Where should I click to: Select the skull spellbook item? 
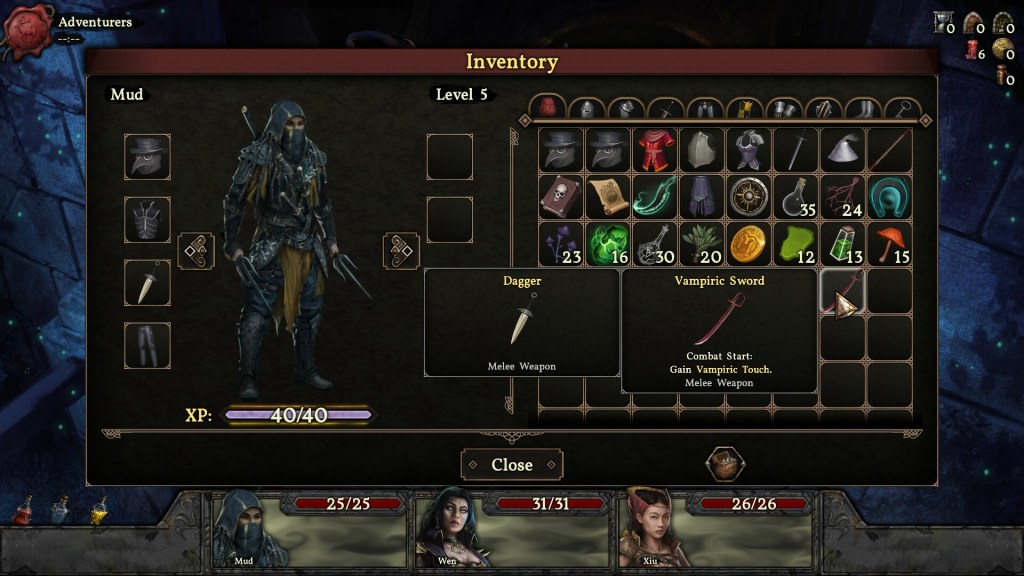(x=561, y=197)
